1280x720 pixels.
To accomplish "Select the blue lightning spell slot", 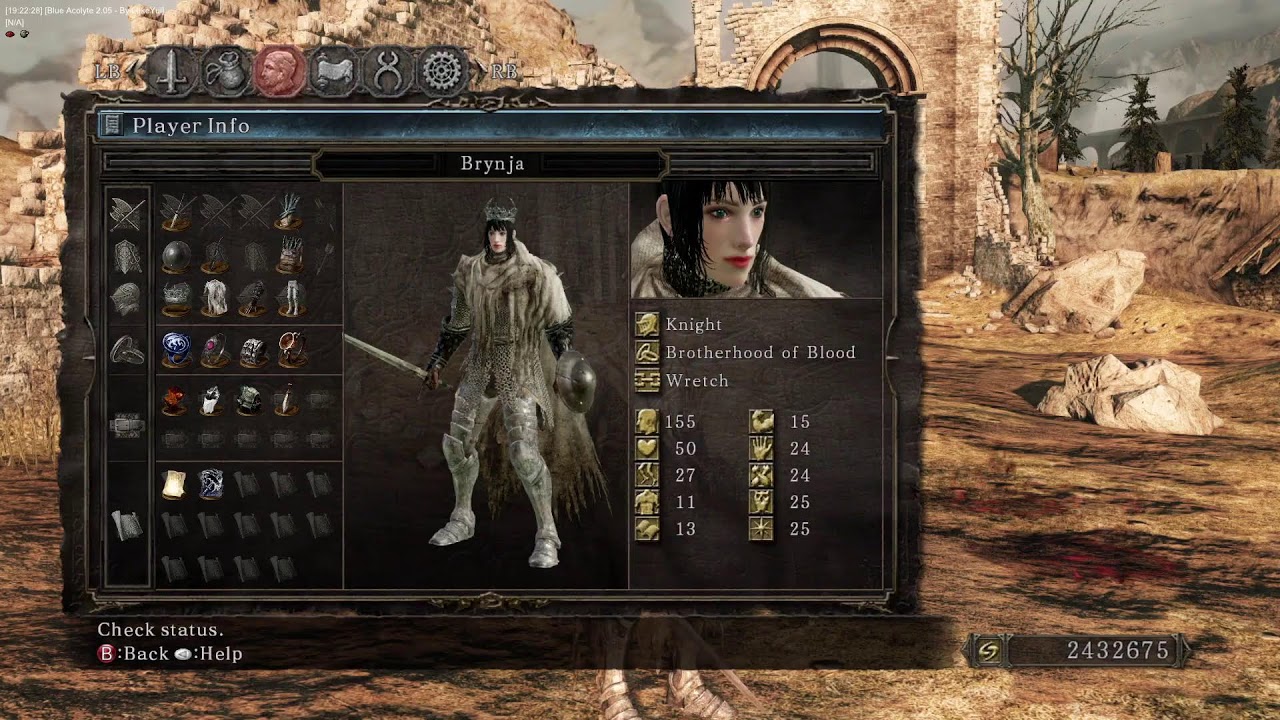I will coord(212,484).
